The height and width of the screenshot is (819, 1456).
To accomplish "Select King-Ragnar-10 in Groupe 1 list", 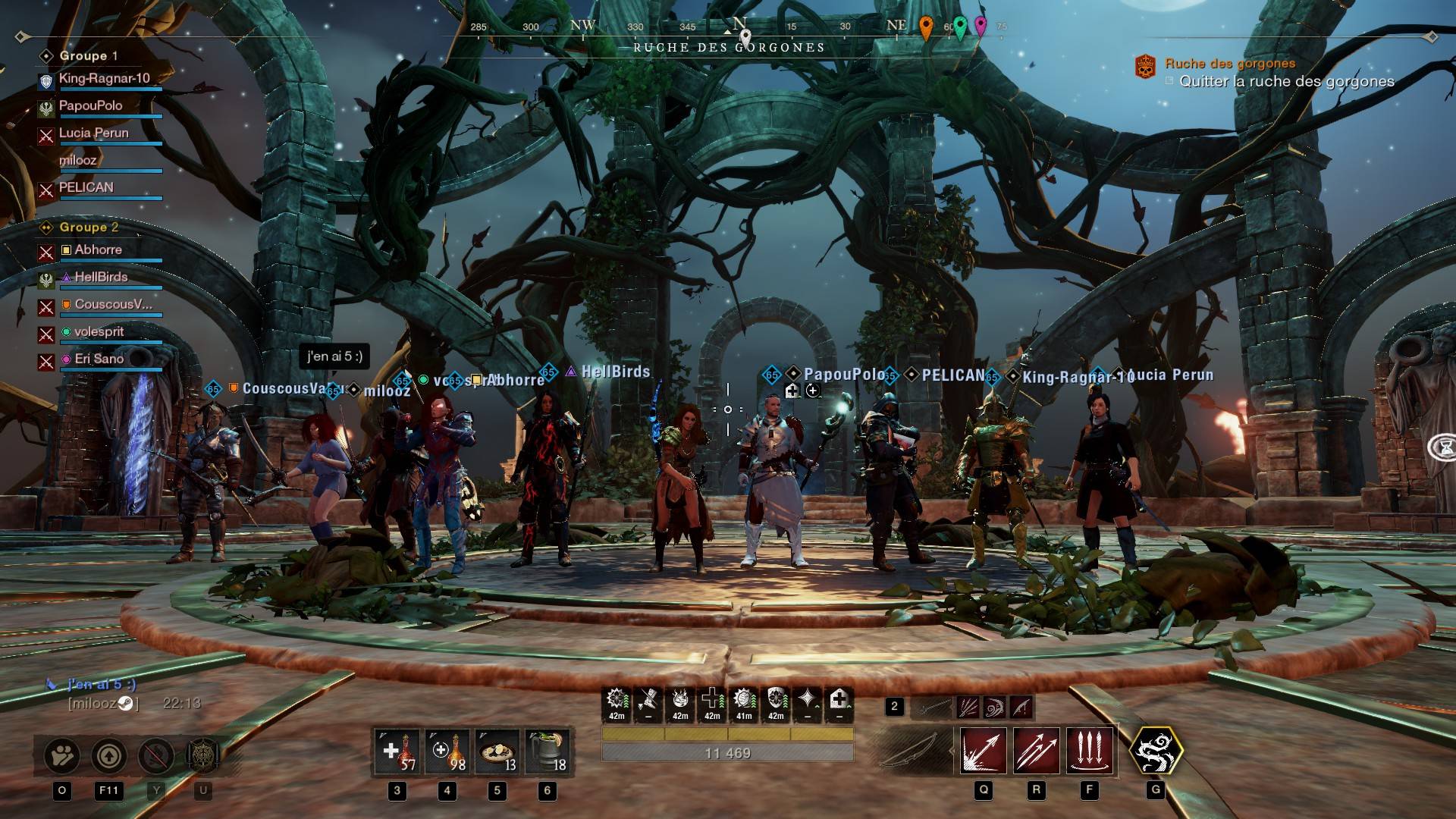I will 104,78.
